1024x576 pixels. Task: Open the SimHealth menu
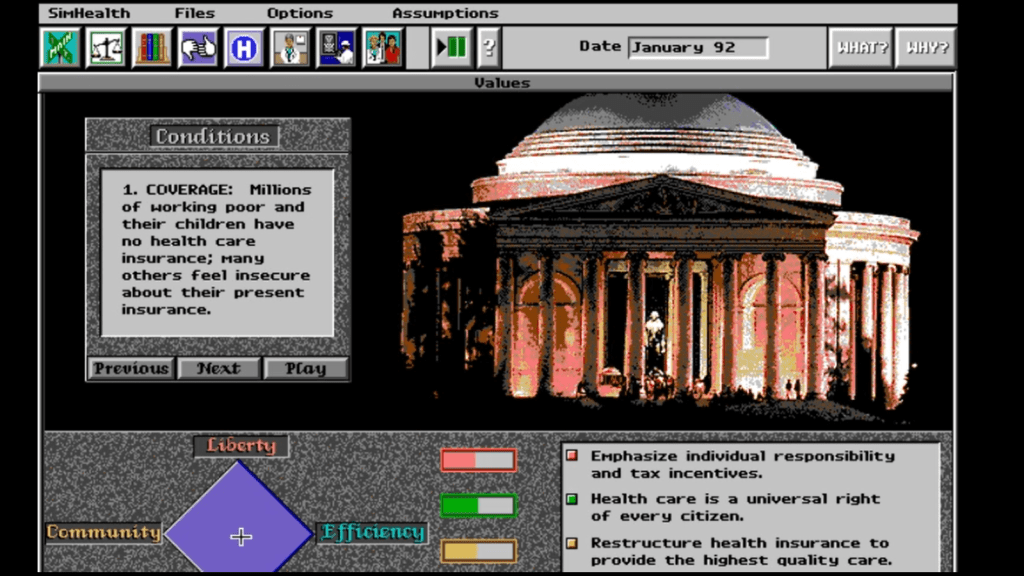pyautogui.click(x=89, y=13)
